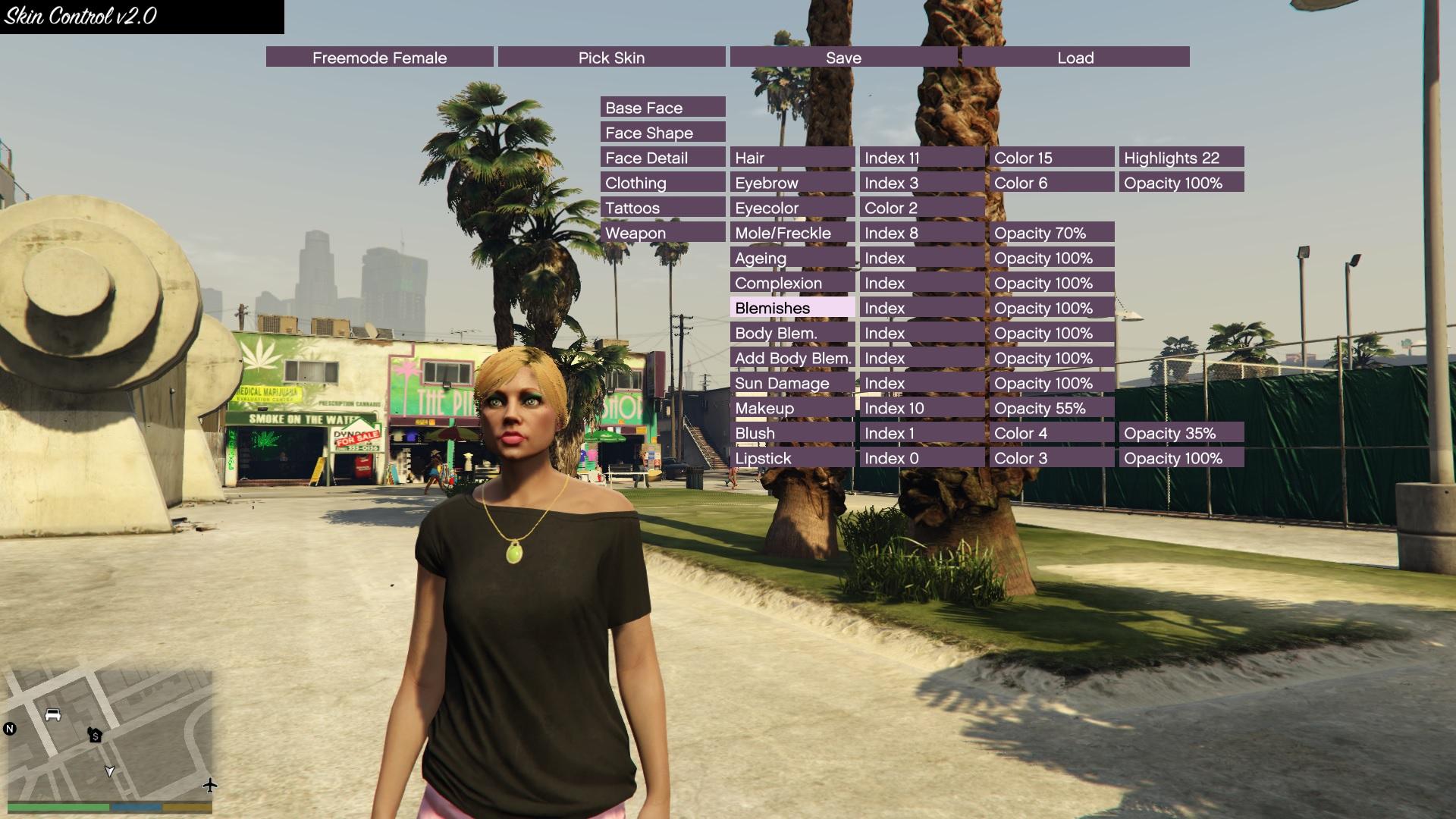
Task: Open the Pick Skin option
Action: [611, 58]
